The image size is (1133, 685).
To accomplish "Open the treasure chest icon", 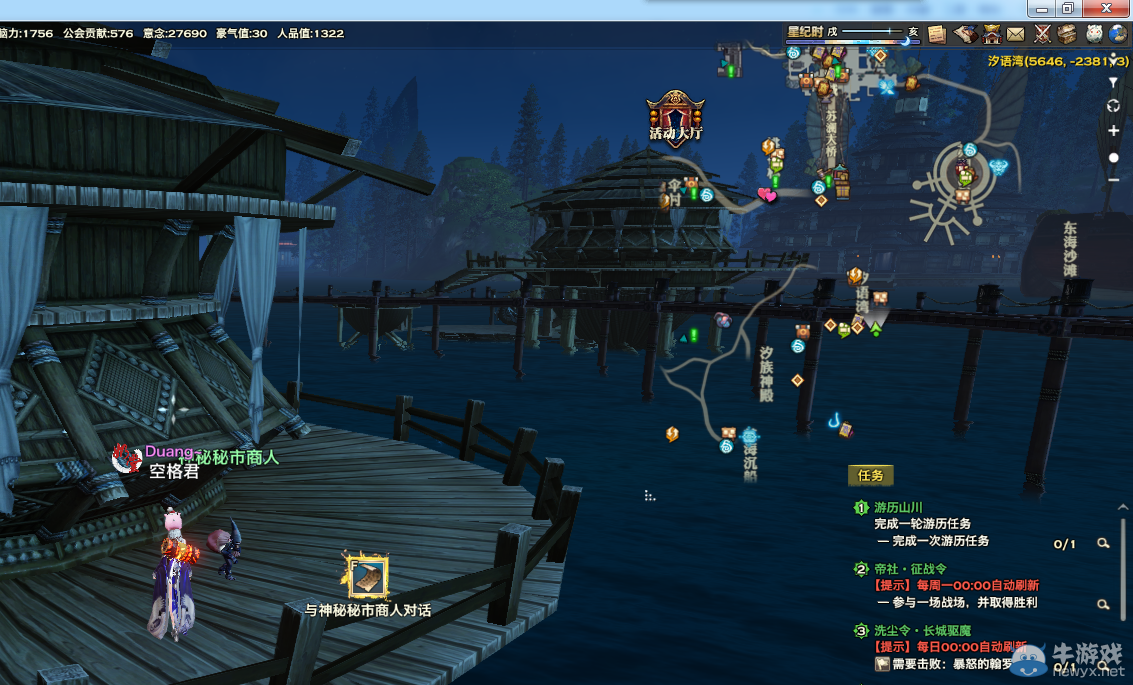I will click(1068, 34).
